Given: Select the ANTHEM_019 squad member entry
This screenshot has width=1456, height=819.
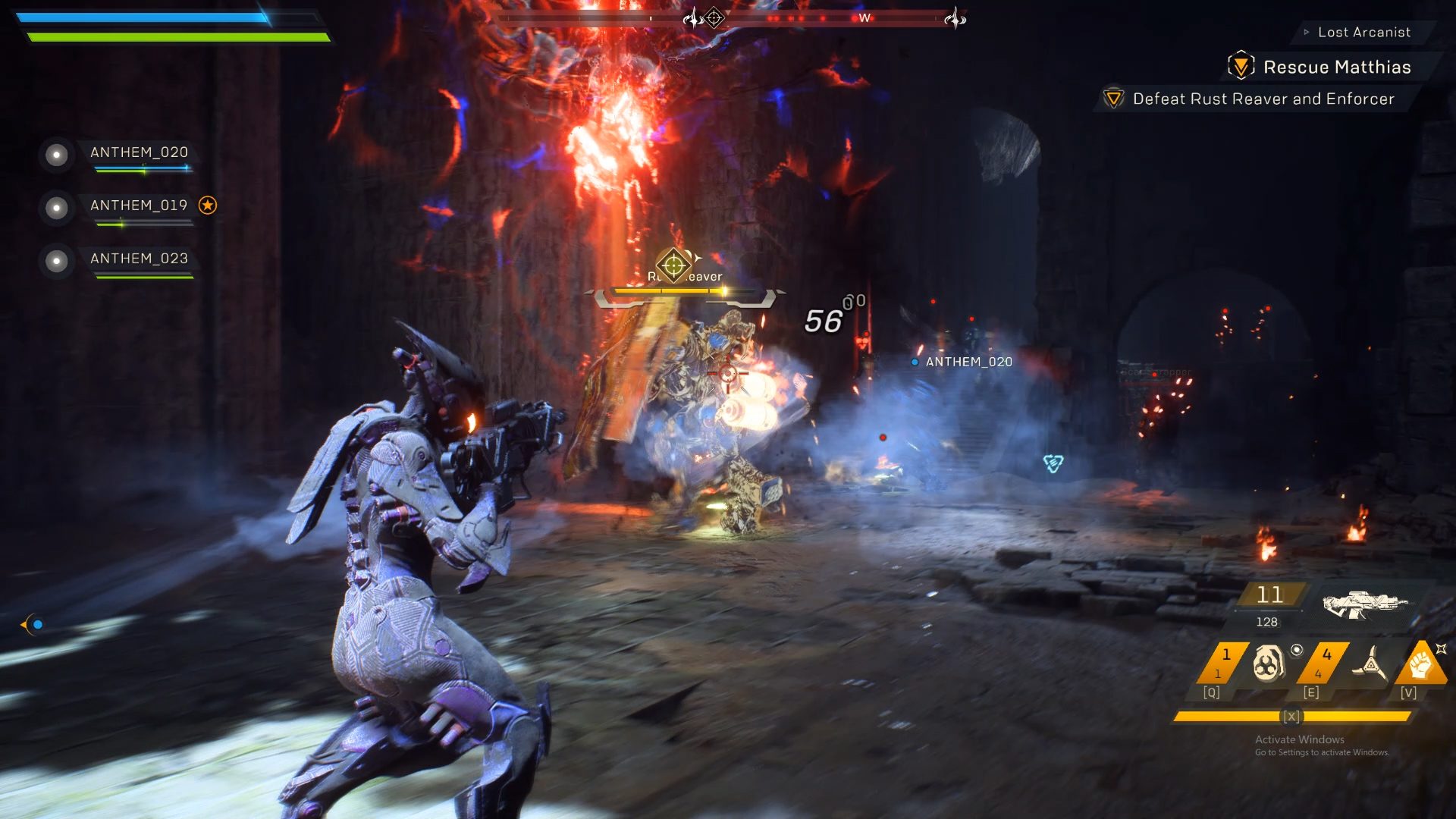Looking at the screenshot, I should 140,205.
